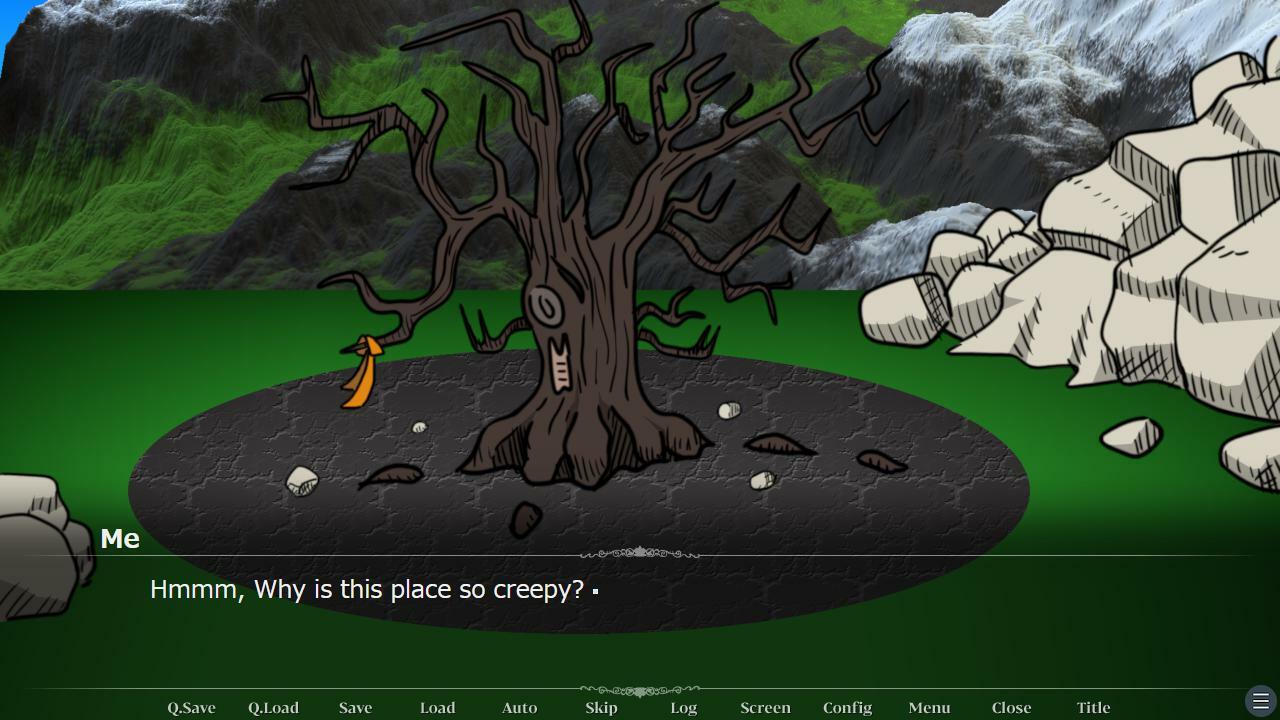
Task: Open the game Menu
Action: tap(929, 707)
